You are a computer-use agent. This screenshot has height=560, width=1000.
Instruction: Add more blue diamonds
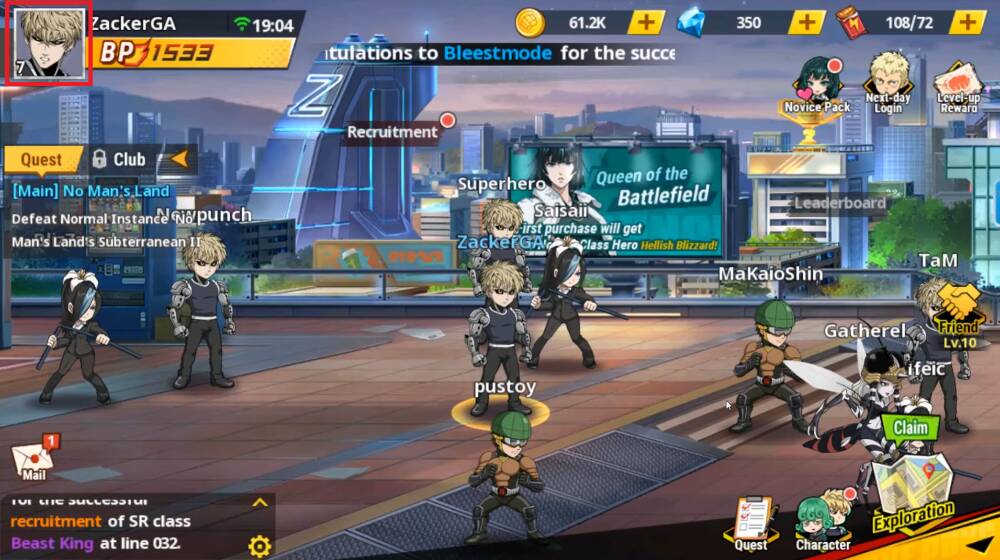pos(806,22)
